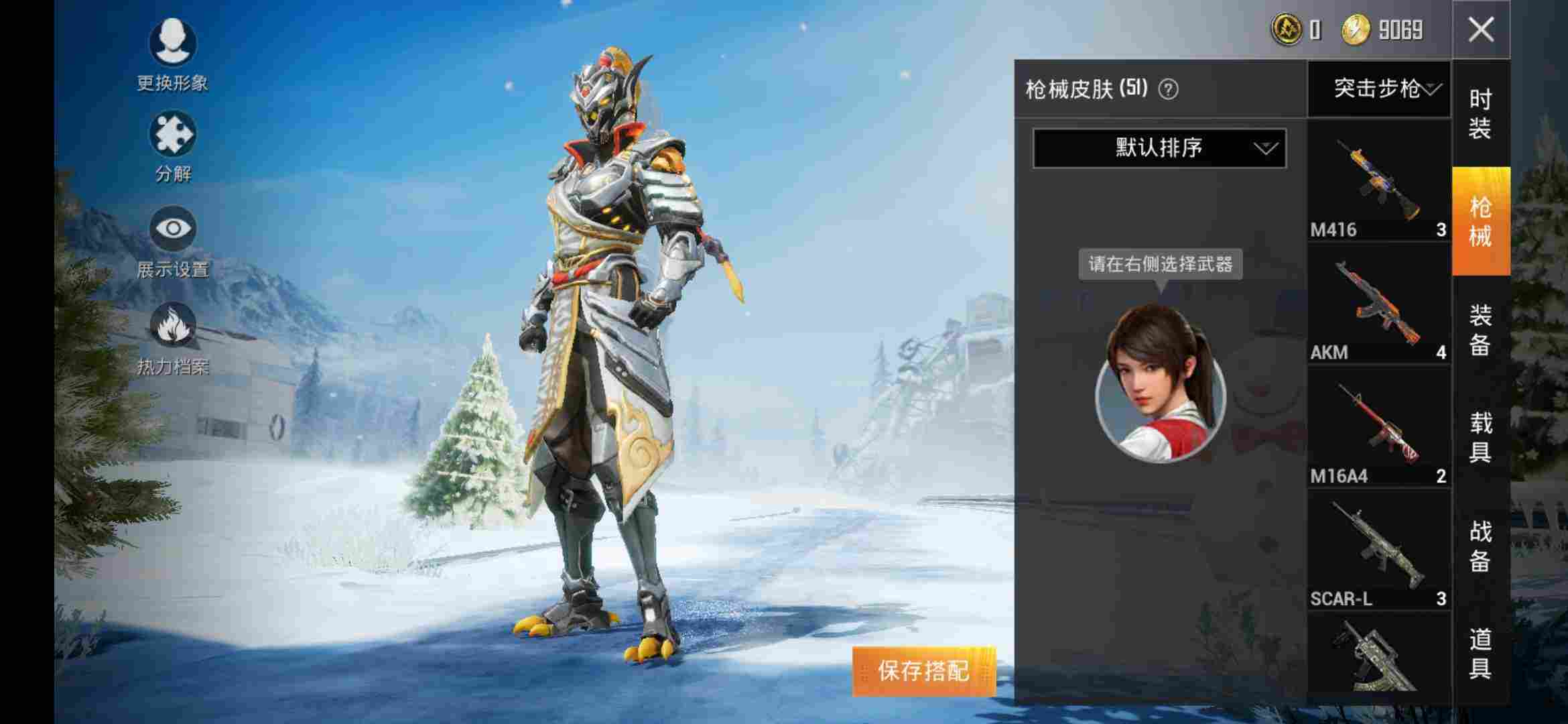This screenshot has width=1568, height=724.
Task: Open the 默认排序 sort dropdown
Action: tap(1159, 148)
